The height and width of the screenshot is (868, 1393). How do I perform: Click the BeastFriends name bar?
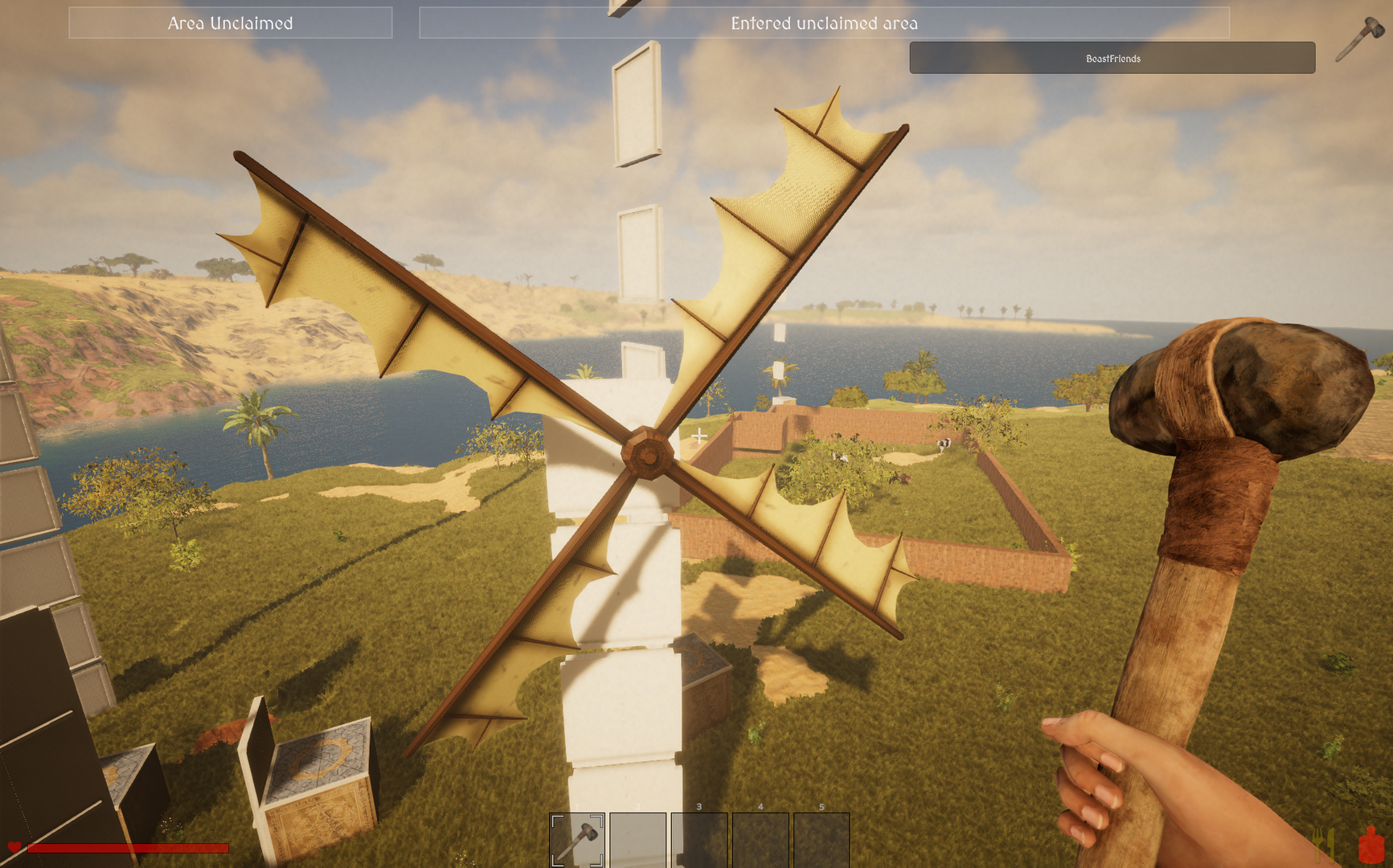1112,58
